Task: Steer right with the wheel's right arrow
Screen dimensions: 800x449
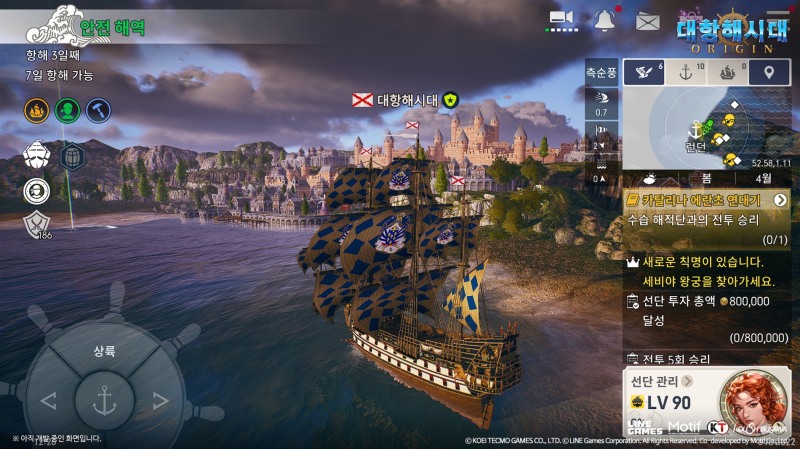Action: coord(160,402)
